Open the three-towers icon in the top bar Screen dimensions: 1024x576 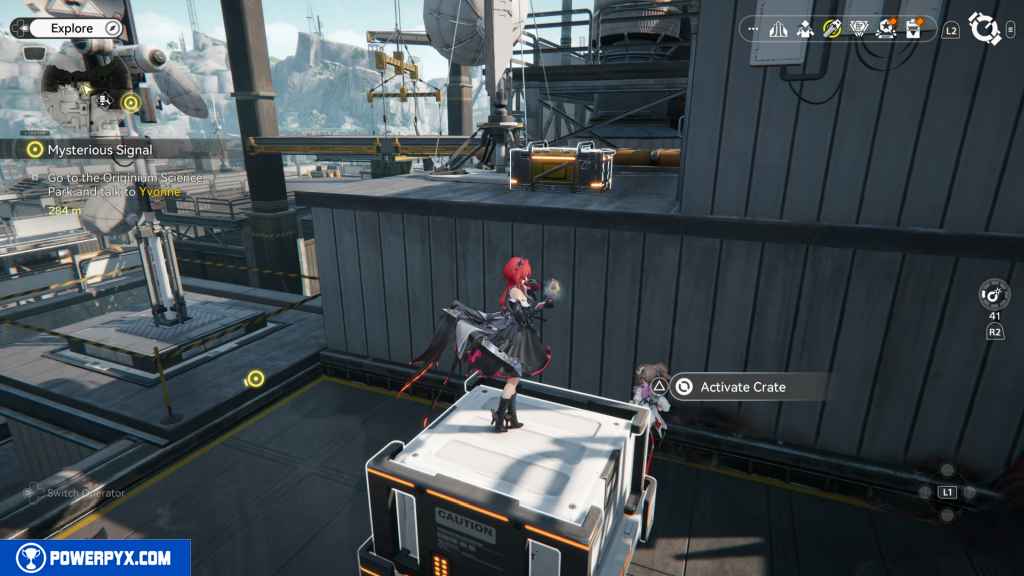click(x=779, y=30)
